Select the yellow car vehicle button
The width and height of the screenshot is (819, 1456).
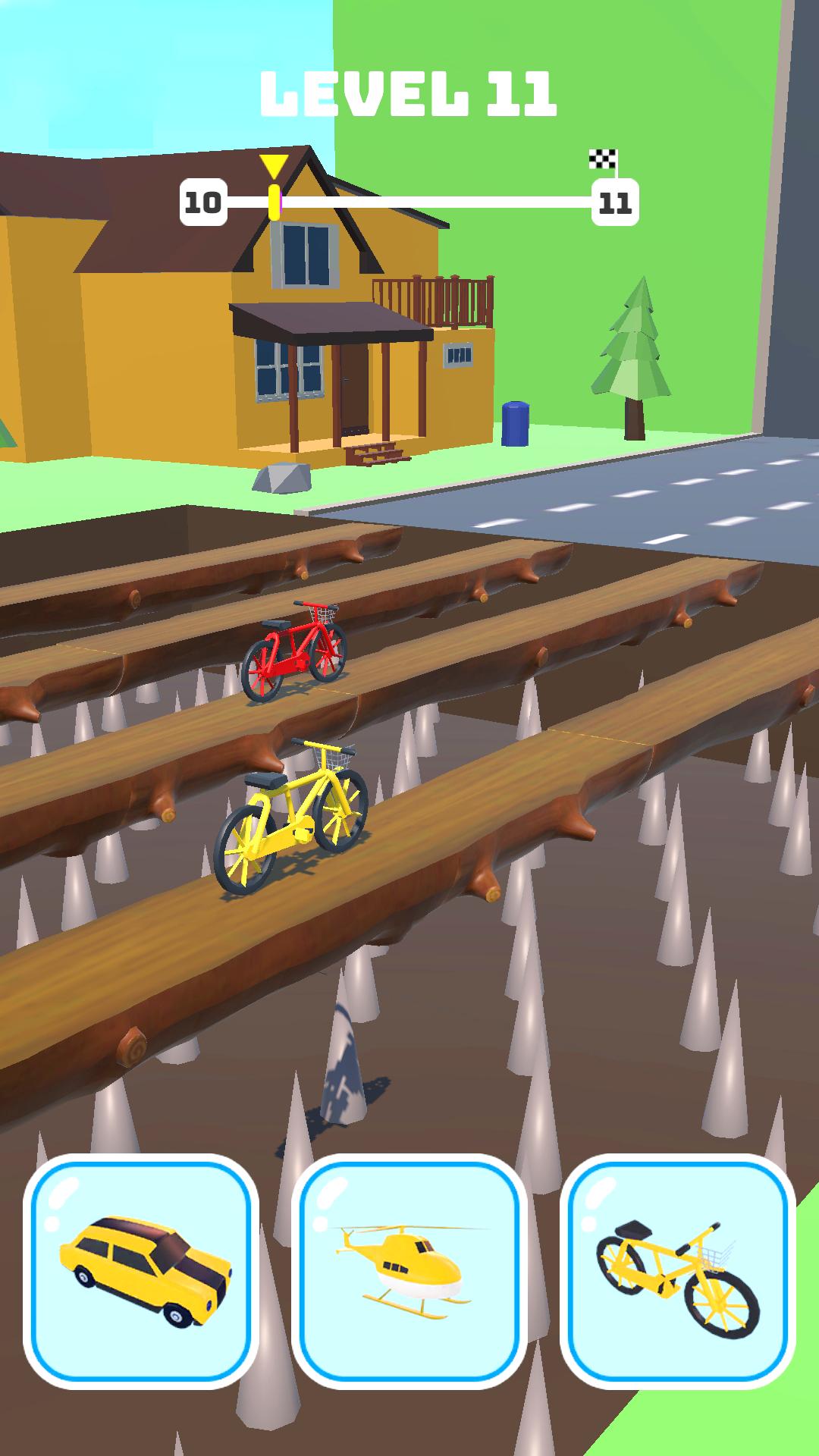(141, 1272)
